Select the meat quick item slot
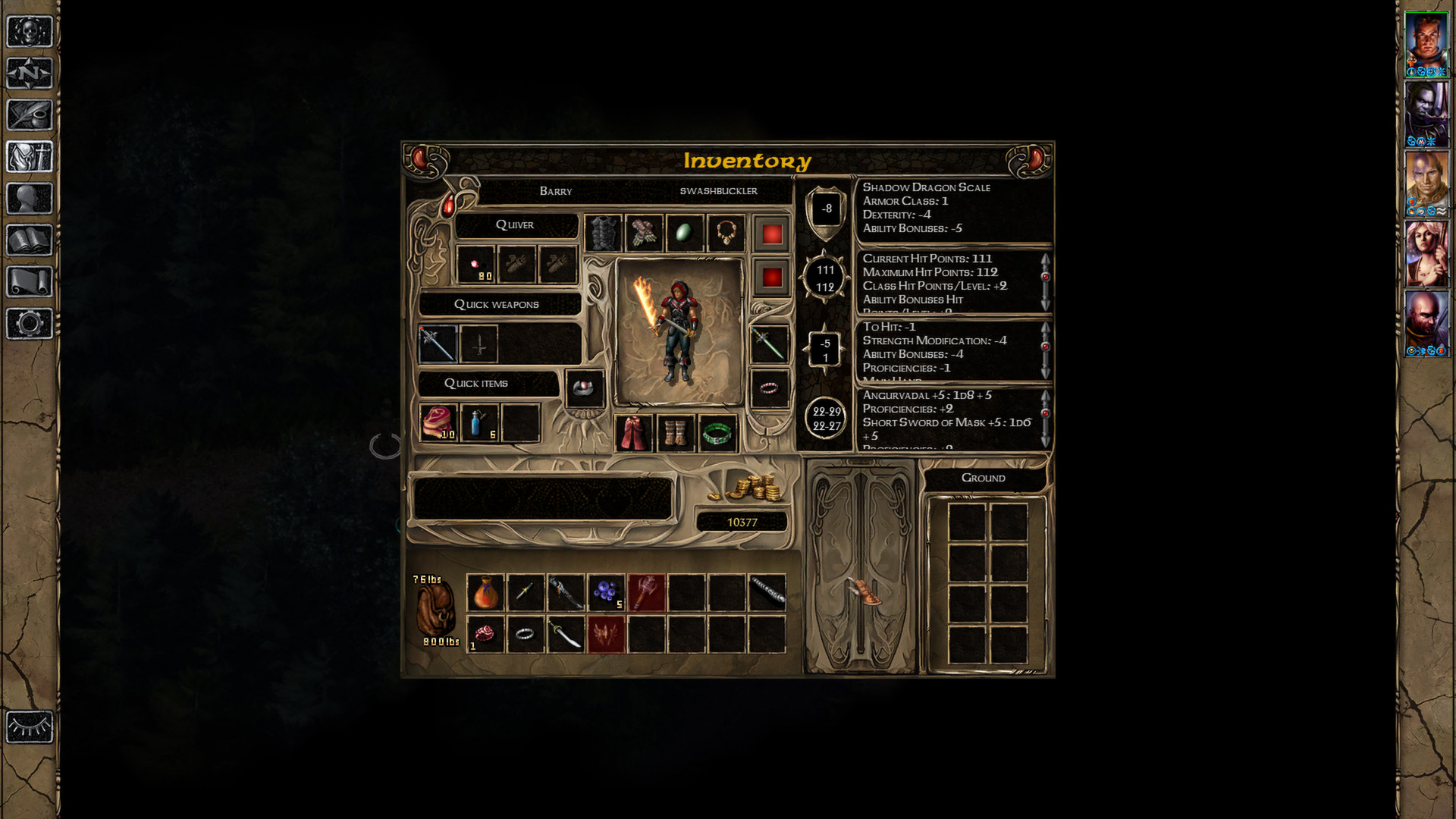1456x819 pixels. (x=438, y=422)
